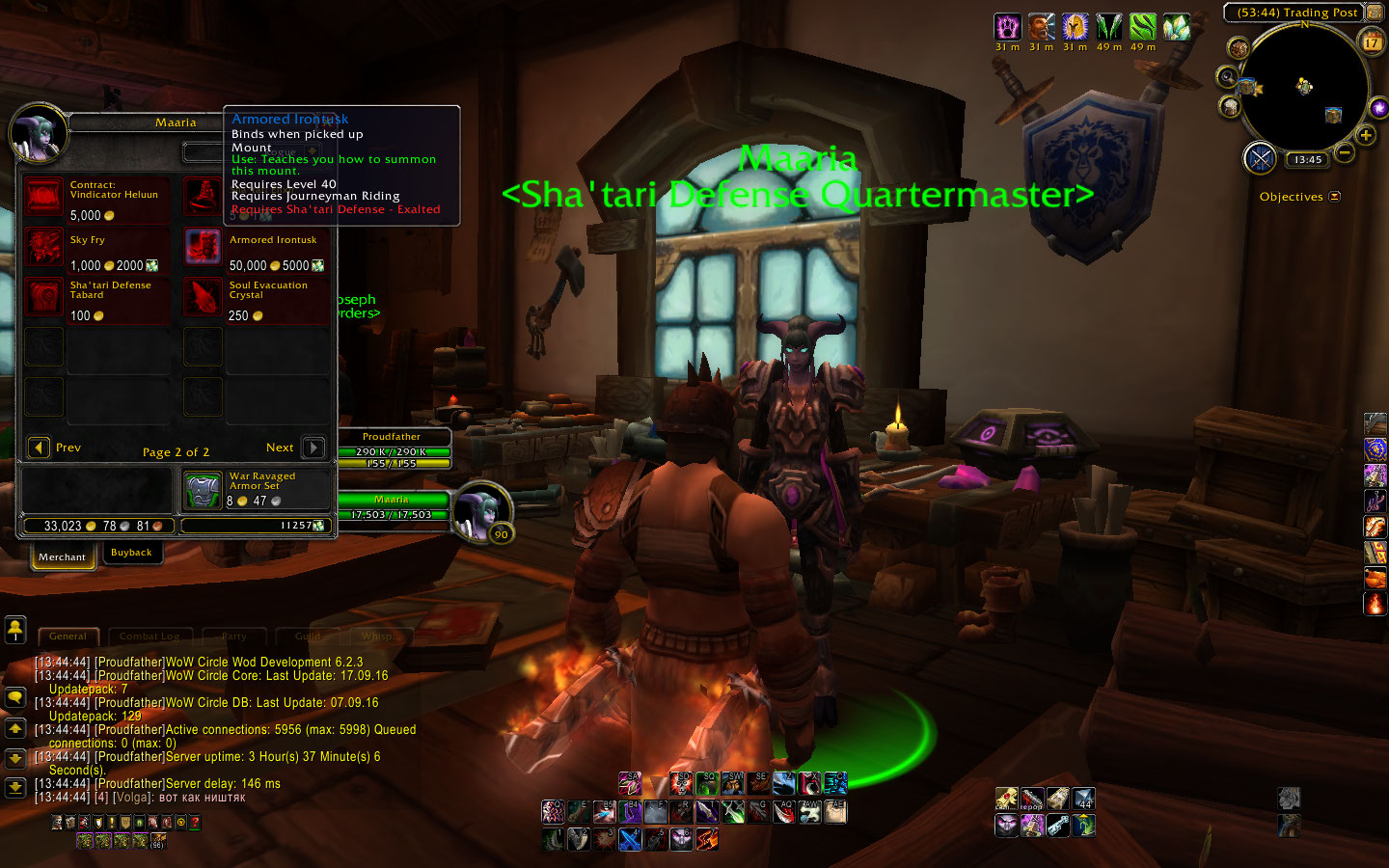Screen dimensions: 1389x868
Task: Select the Contract: Vindicator Heluun item
Action: pos(44,197)
